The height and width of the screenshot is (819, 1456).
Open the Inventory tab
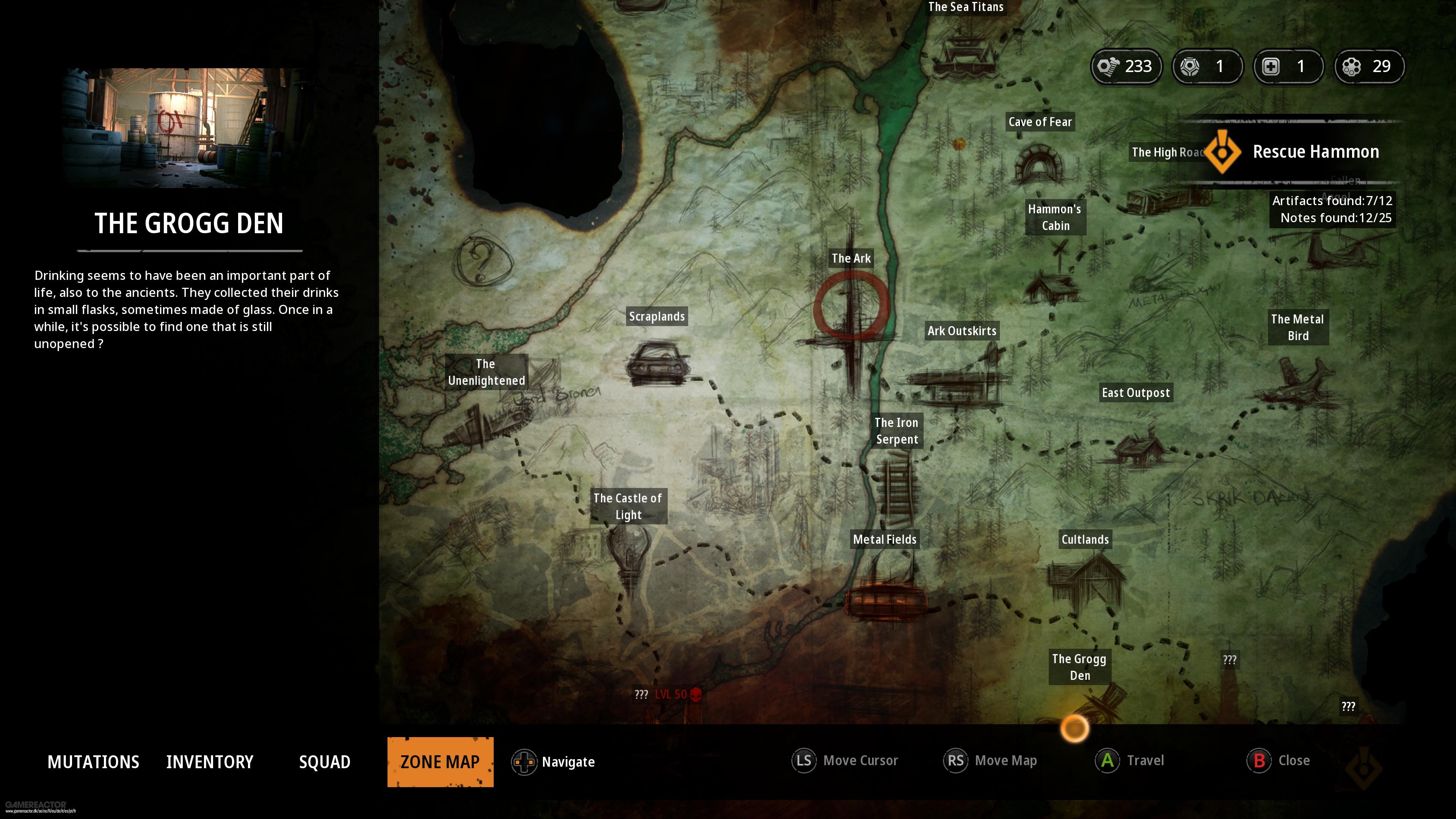click(210, 762)
